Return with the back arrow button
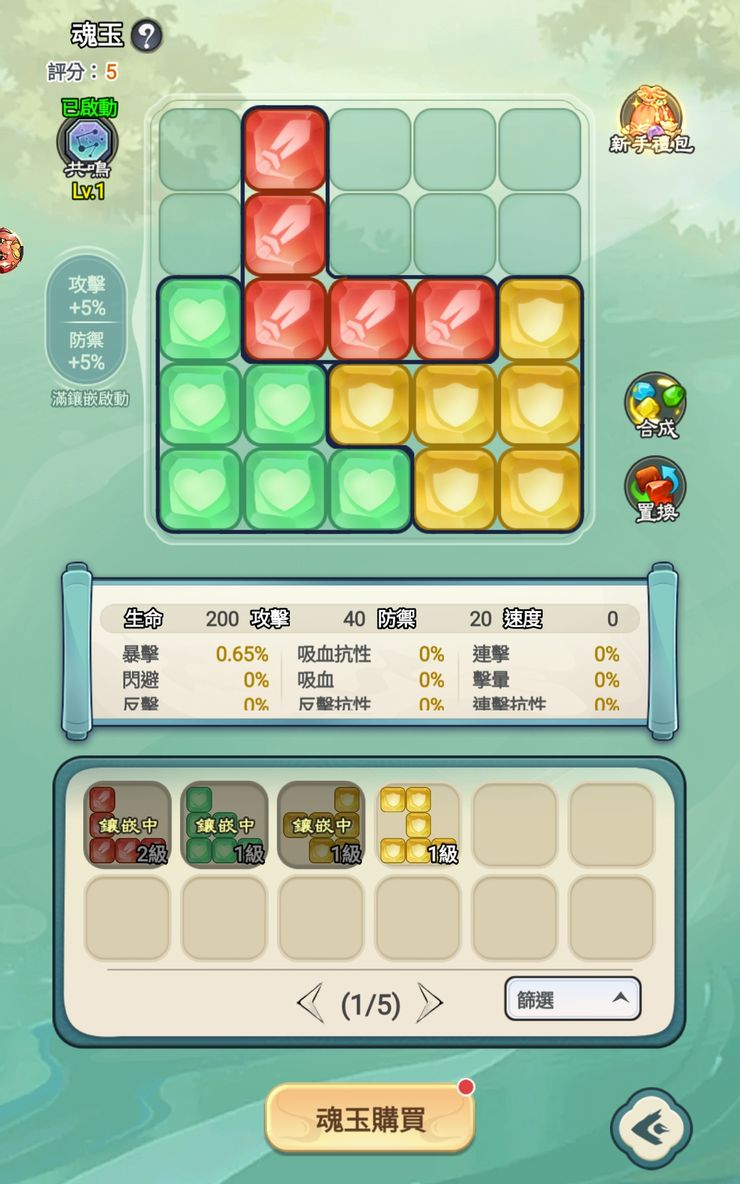 tap(650, 1128)
